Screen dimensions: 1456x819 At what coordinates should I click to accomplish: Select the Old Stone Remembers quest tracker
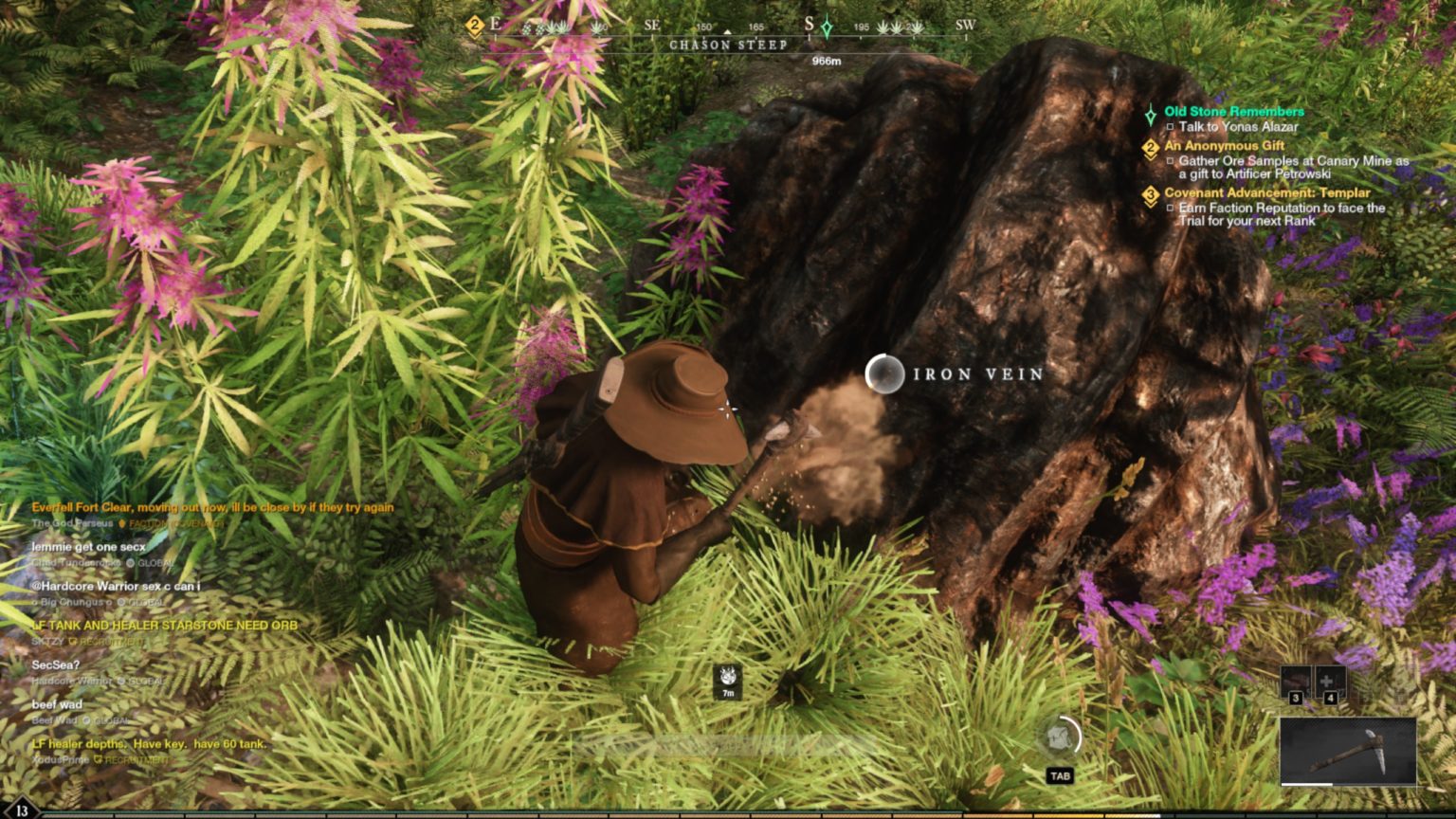[1233, 112]
